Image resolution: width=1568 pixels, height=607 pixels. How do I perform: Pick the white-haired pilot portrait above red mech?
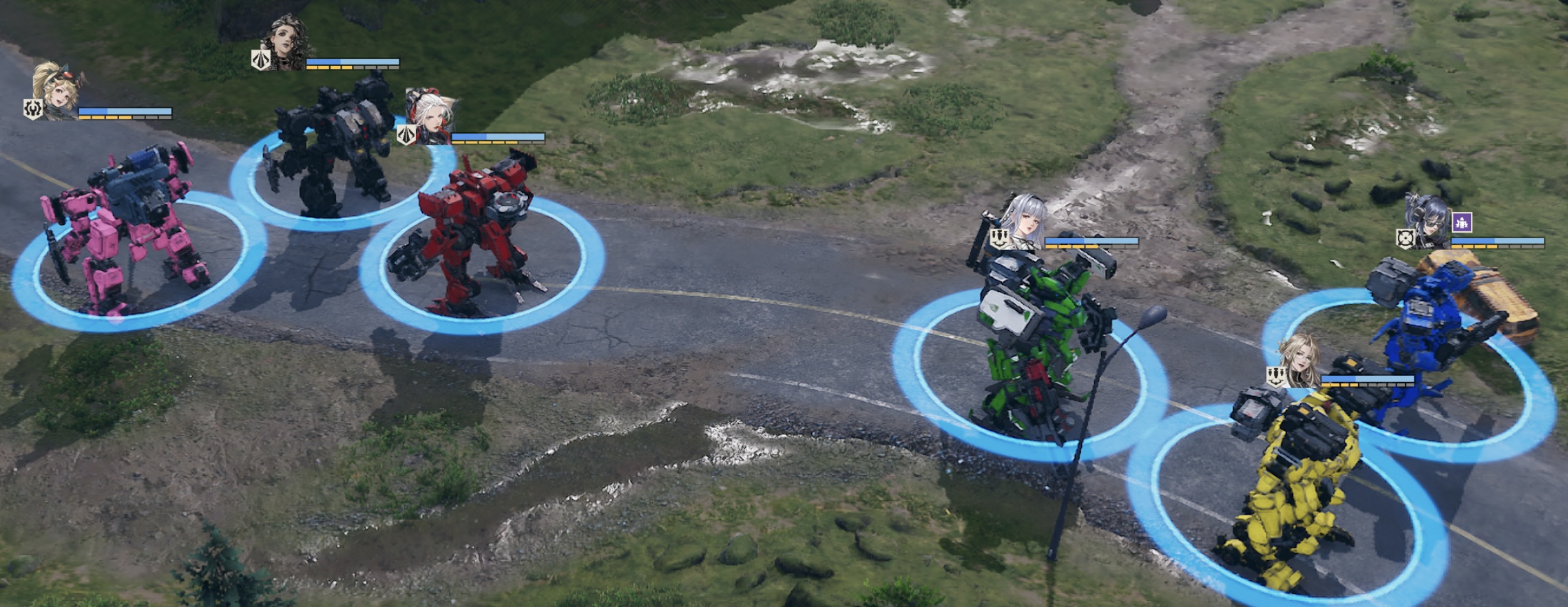pos(430,117)
